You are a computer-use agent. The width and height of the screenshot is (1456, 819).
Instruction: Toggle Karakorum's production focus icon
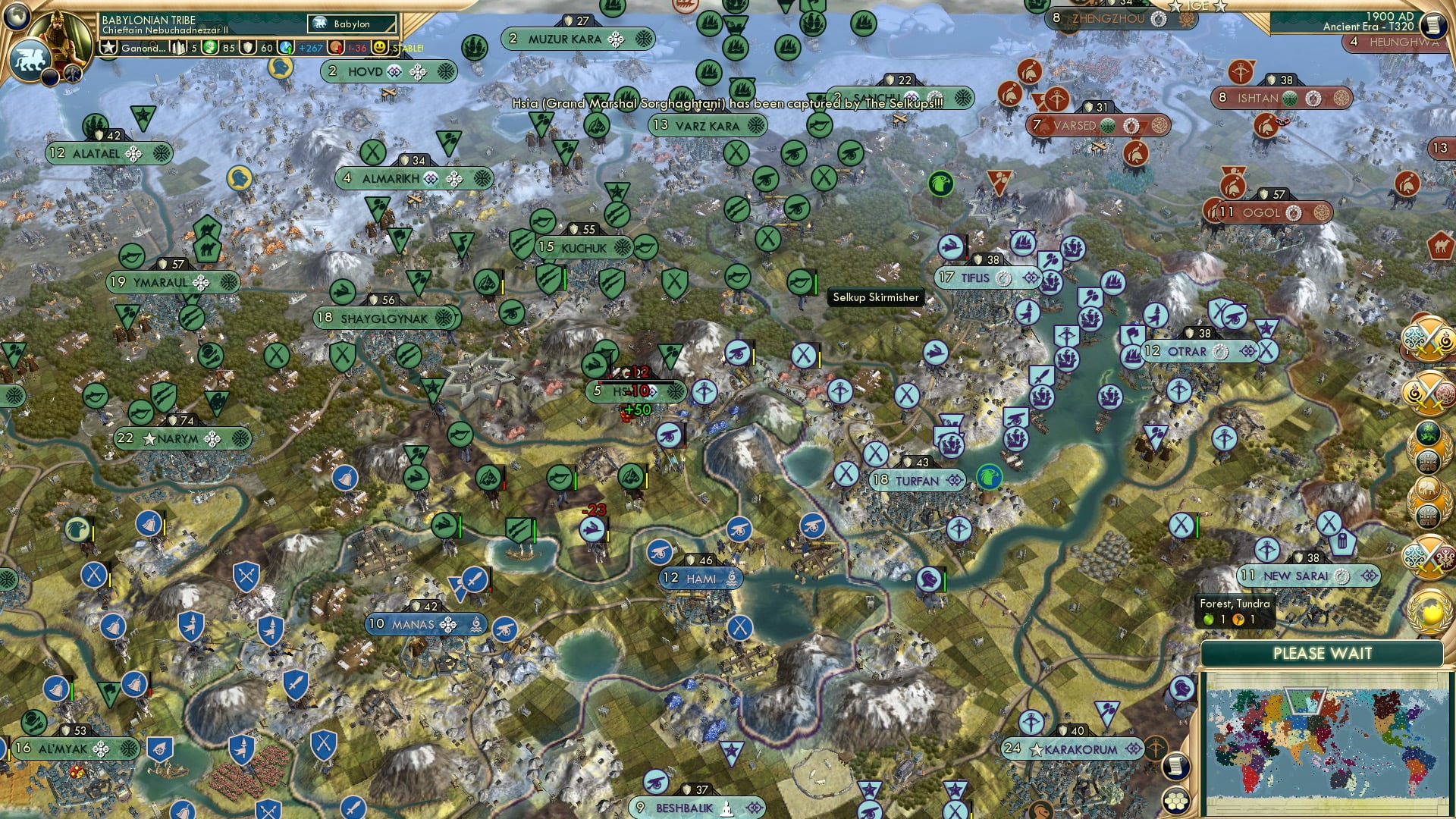click(x=1132, y=748)
